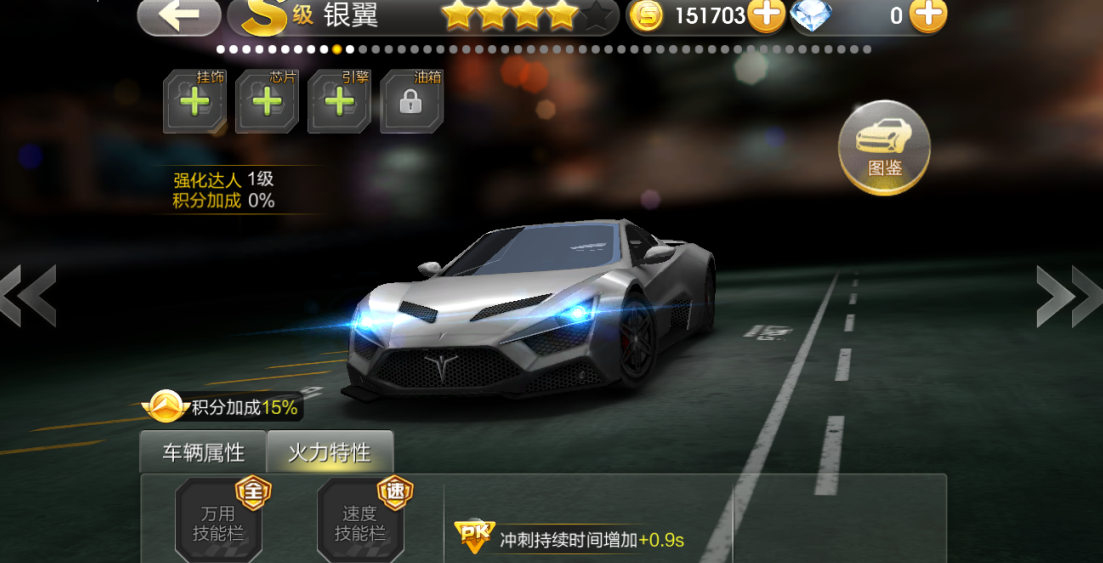Show the previous car with left arrows

27,296
